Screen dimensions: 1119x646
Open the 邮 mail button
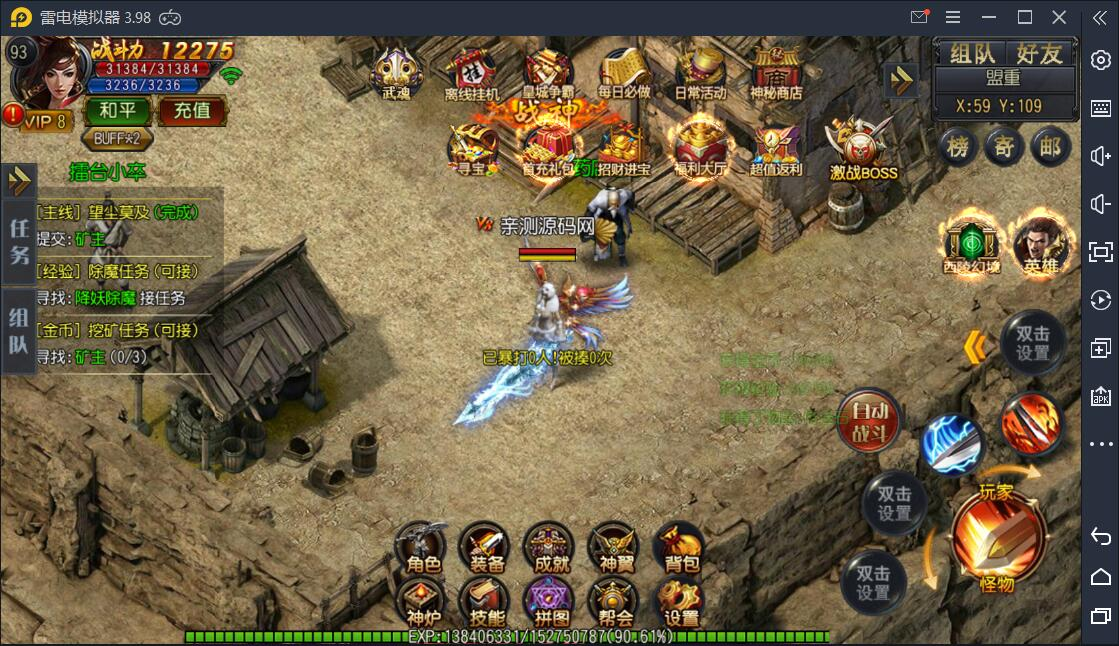1049,148
